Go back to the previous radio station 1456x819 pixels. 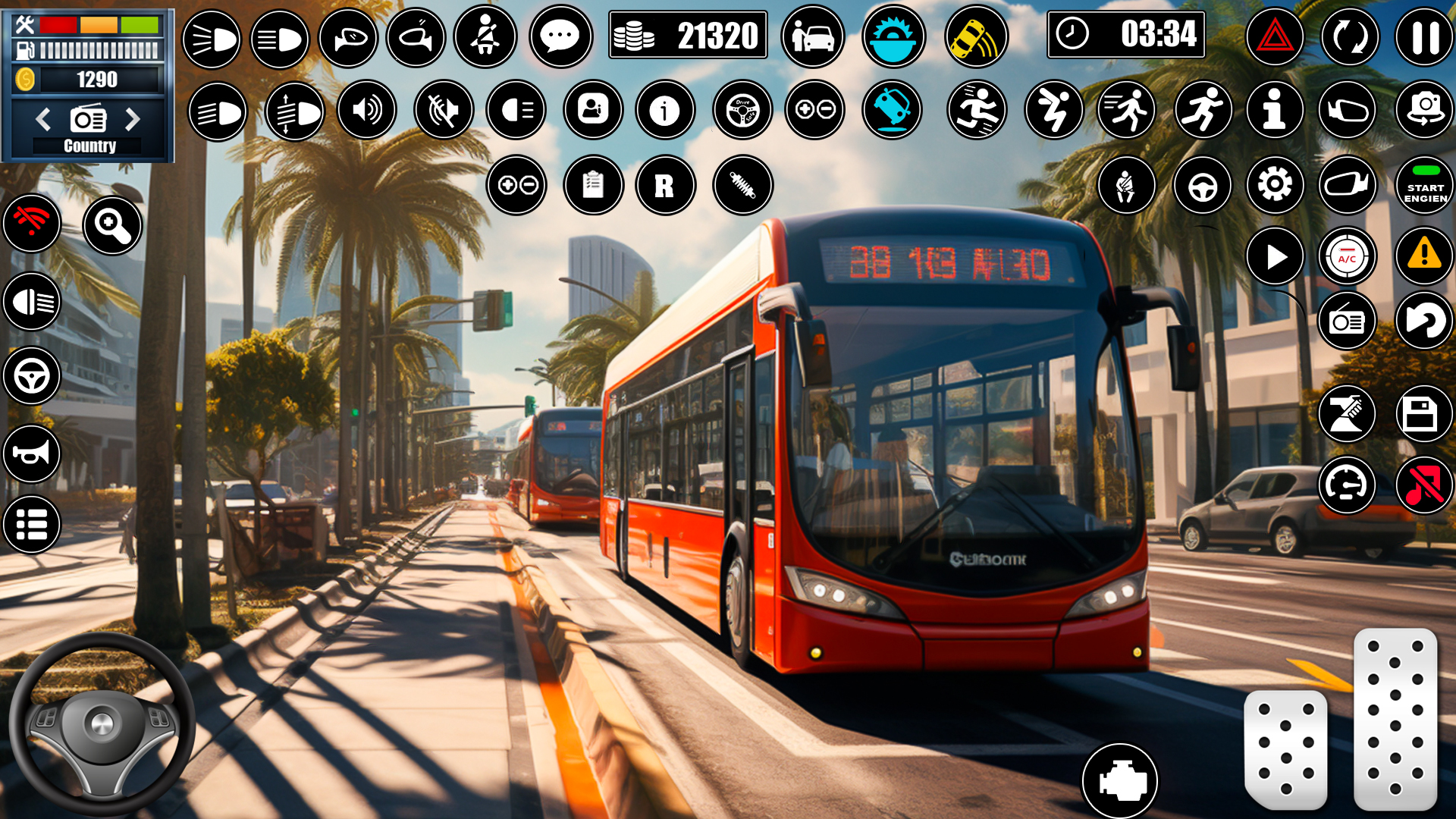tap(42, 120)
